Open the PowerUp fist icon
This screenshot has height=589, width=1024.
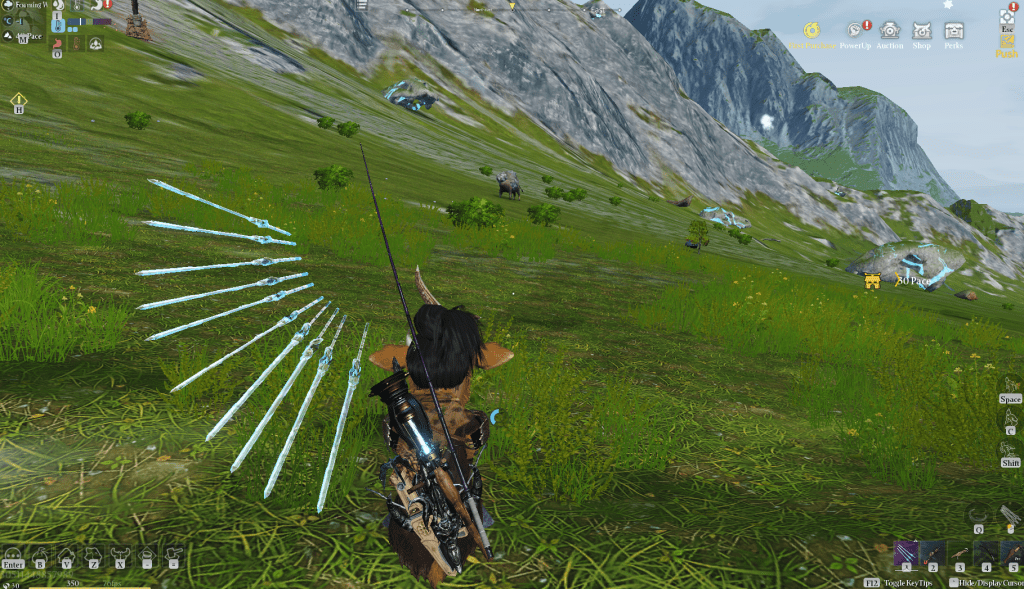[x=854, y=31]
